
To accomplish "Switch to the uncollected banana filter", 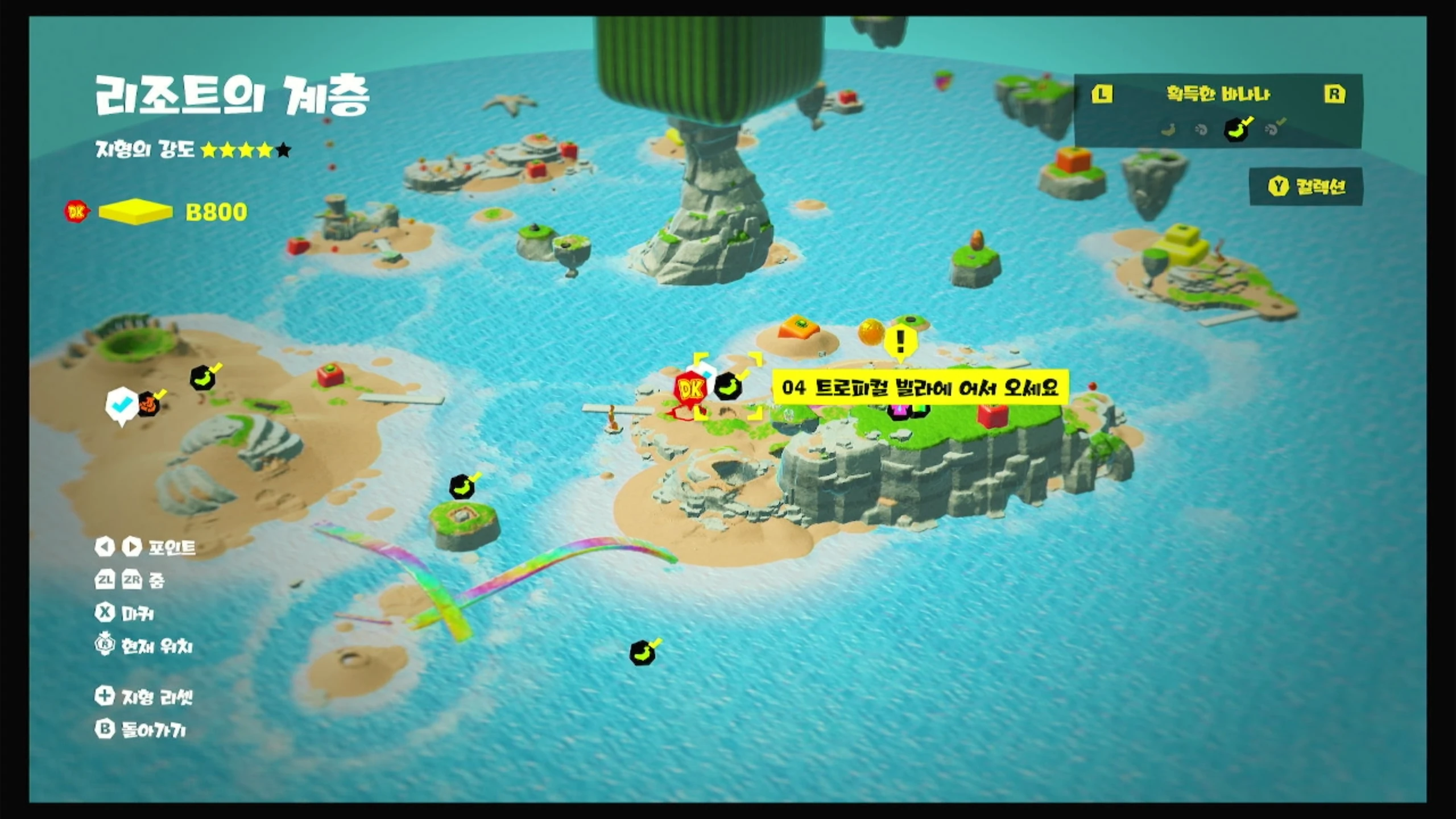I will tap(1168, 130).
